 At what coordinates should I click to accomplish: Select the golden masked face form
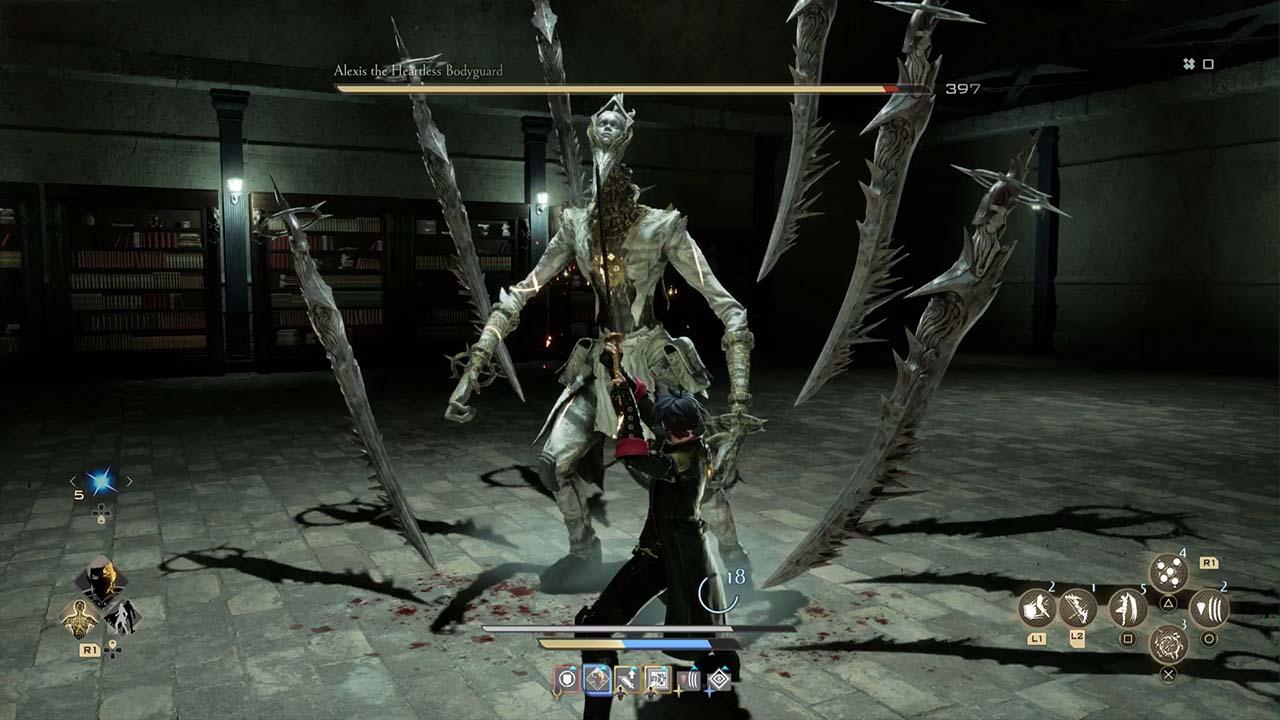tap(101, 578)
